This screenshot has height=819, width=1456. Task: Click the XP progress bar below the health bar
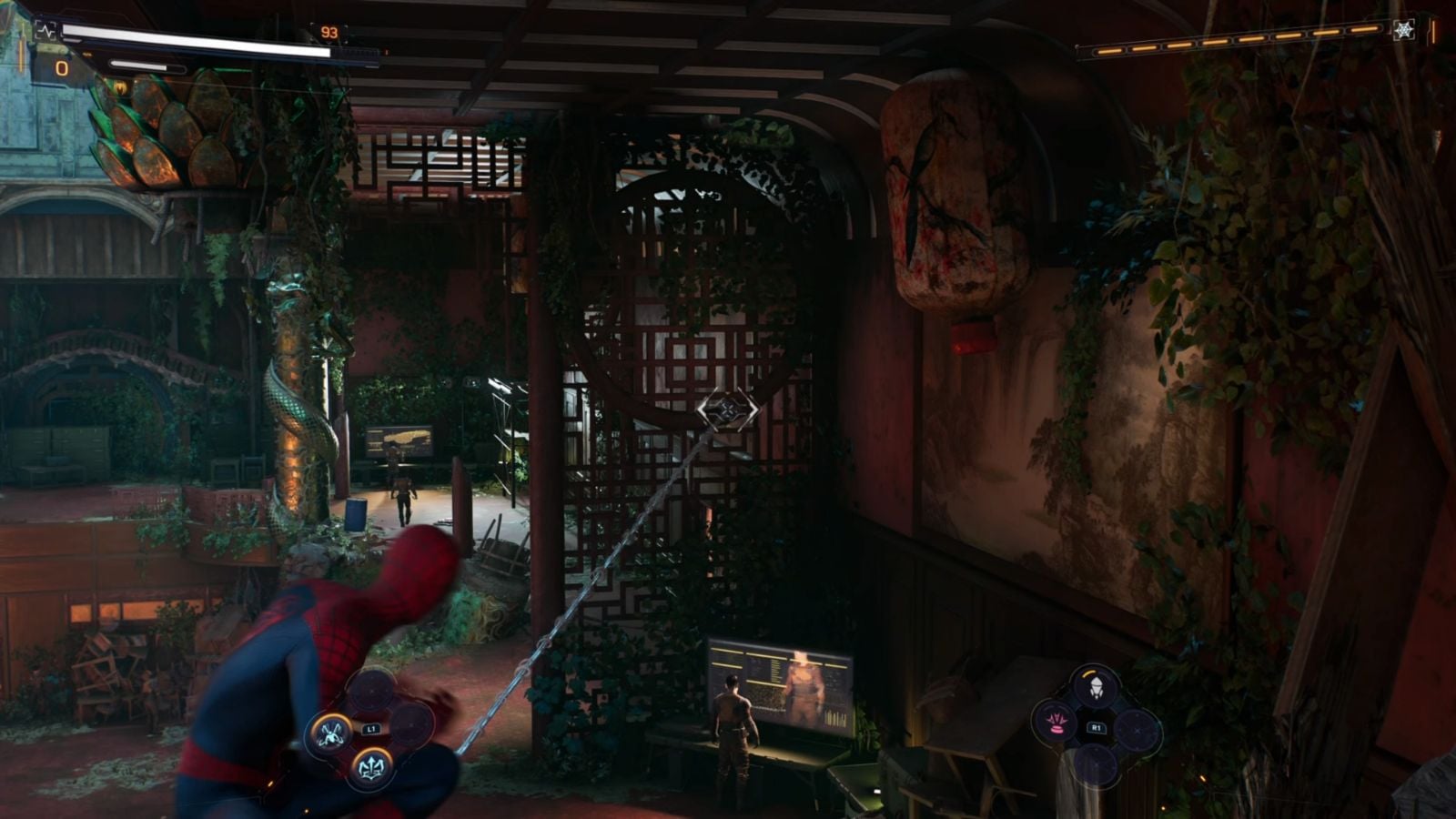[146, 66]
